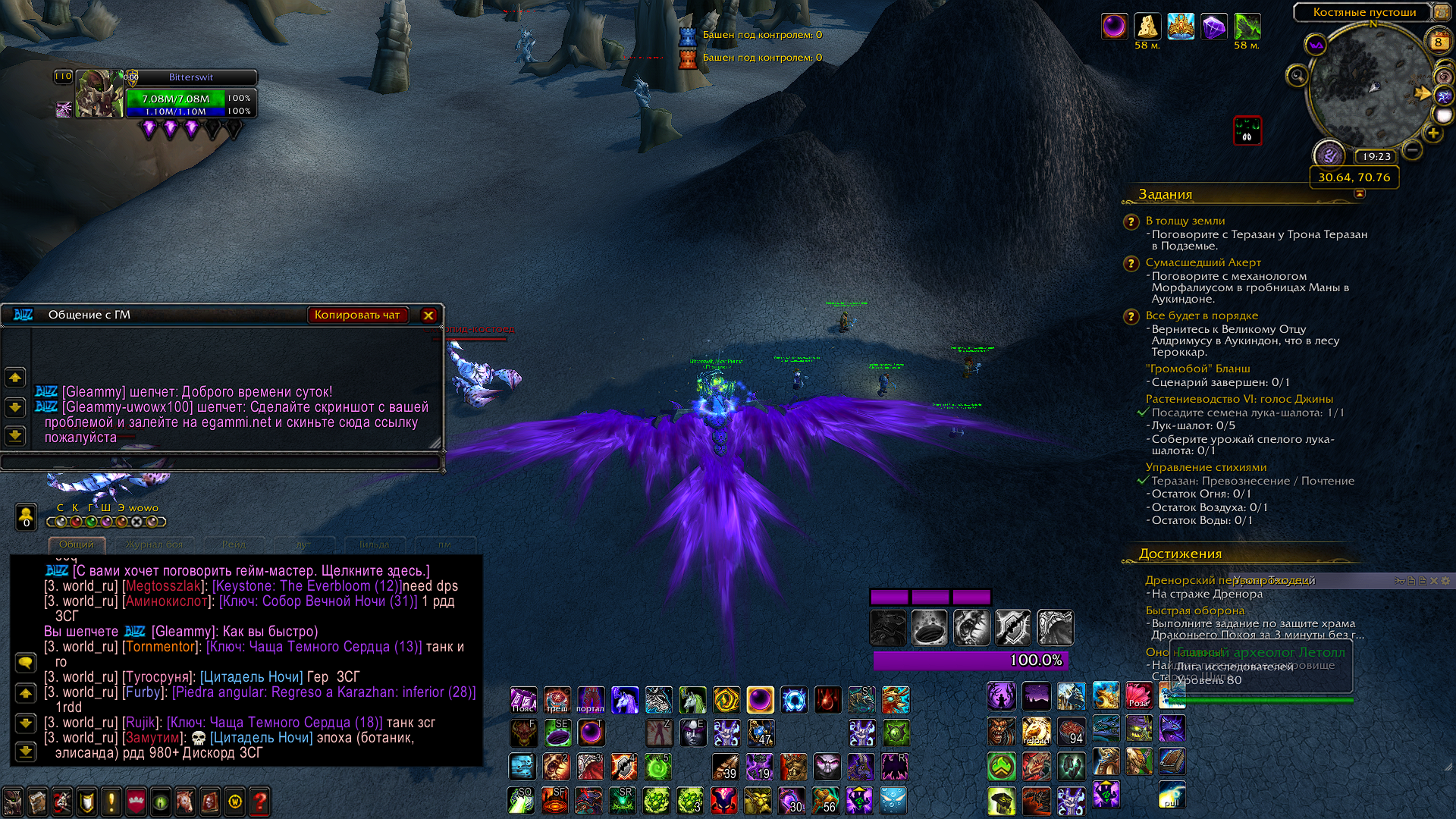Close the Общение с ГМ window
Viewport: 1456px width, 819px height.
tap(428, 315)
